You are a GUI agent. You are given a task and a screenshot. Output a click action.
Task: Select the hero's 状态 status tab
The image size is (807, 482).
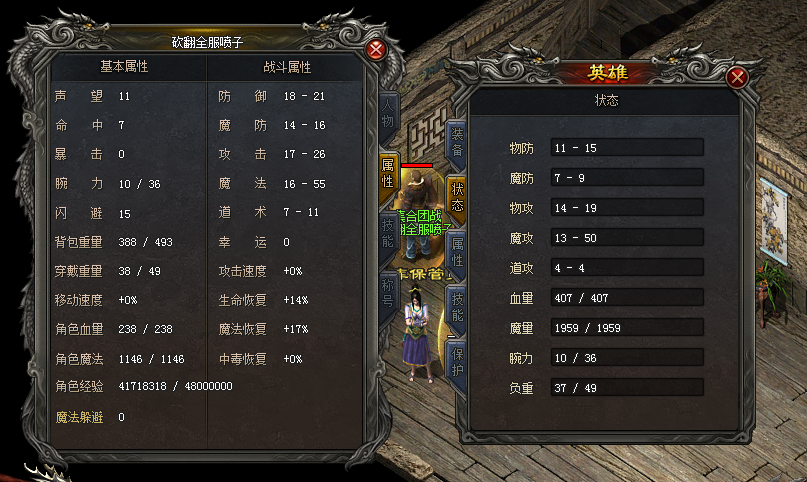[457, 196]
